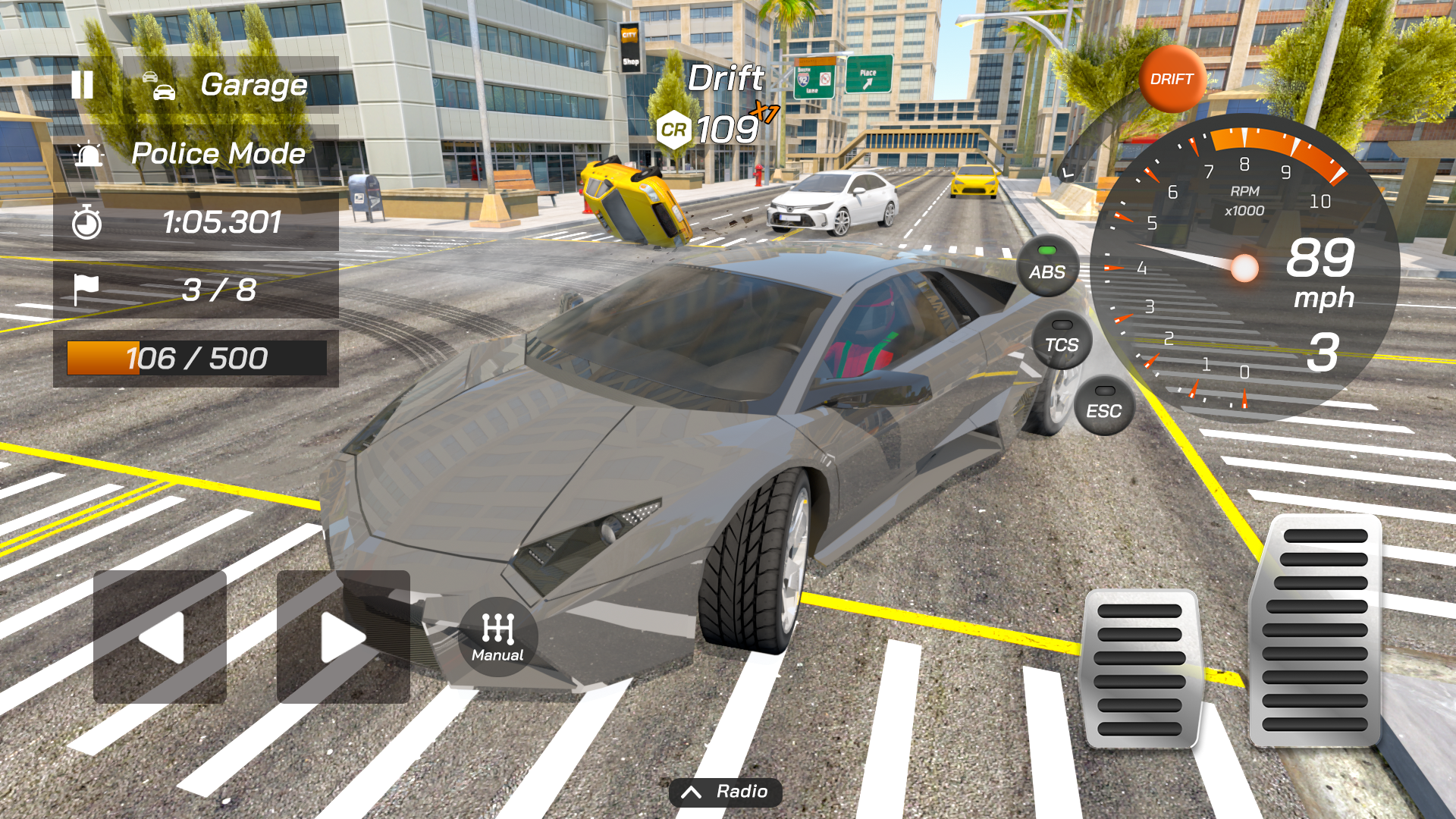Tap the race timer stopwatch icon
The width and height of the screenshot is (1456, 819).
click(87, 222)
